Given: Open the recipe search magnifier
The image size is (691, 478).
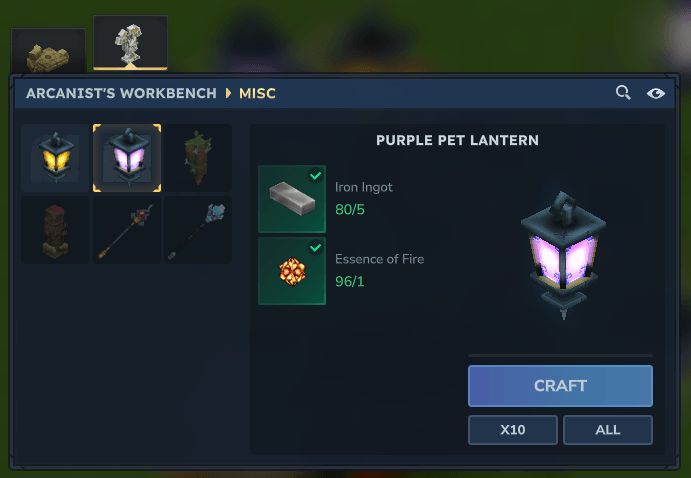Looking at the screenshot, I should [623, 93].
